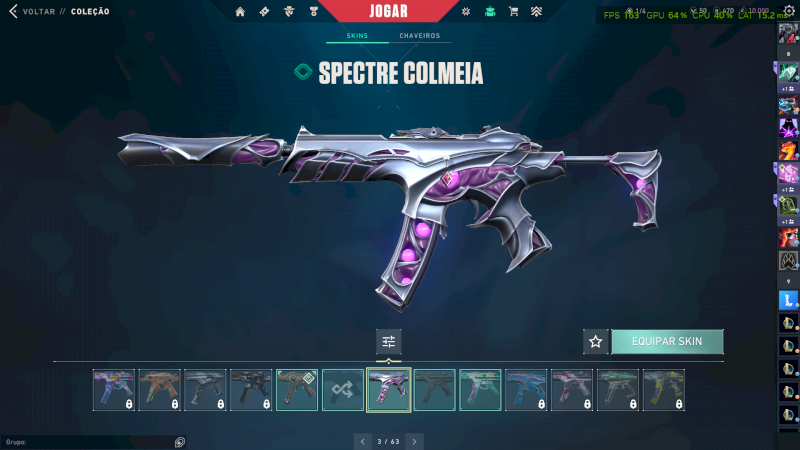The image size is (800, 450).
Task: Open the home icon in top navigation
Action: pos(240,12)
